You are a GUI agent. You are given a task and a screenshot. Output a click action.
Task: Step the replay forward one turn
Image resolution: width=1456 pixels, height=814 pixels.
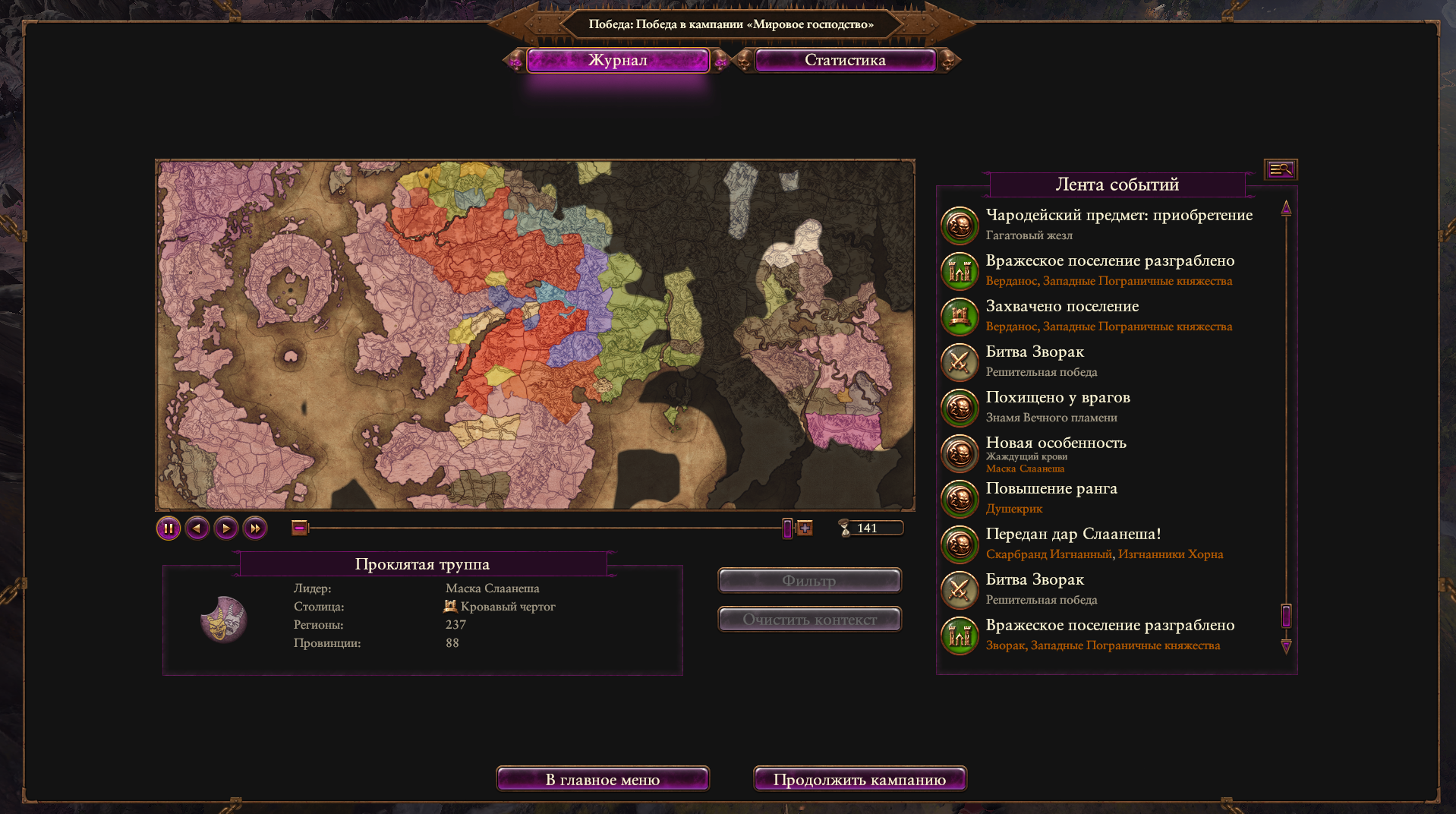click(226, 528)
